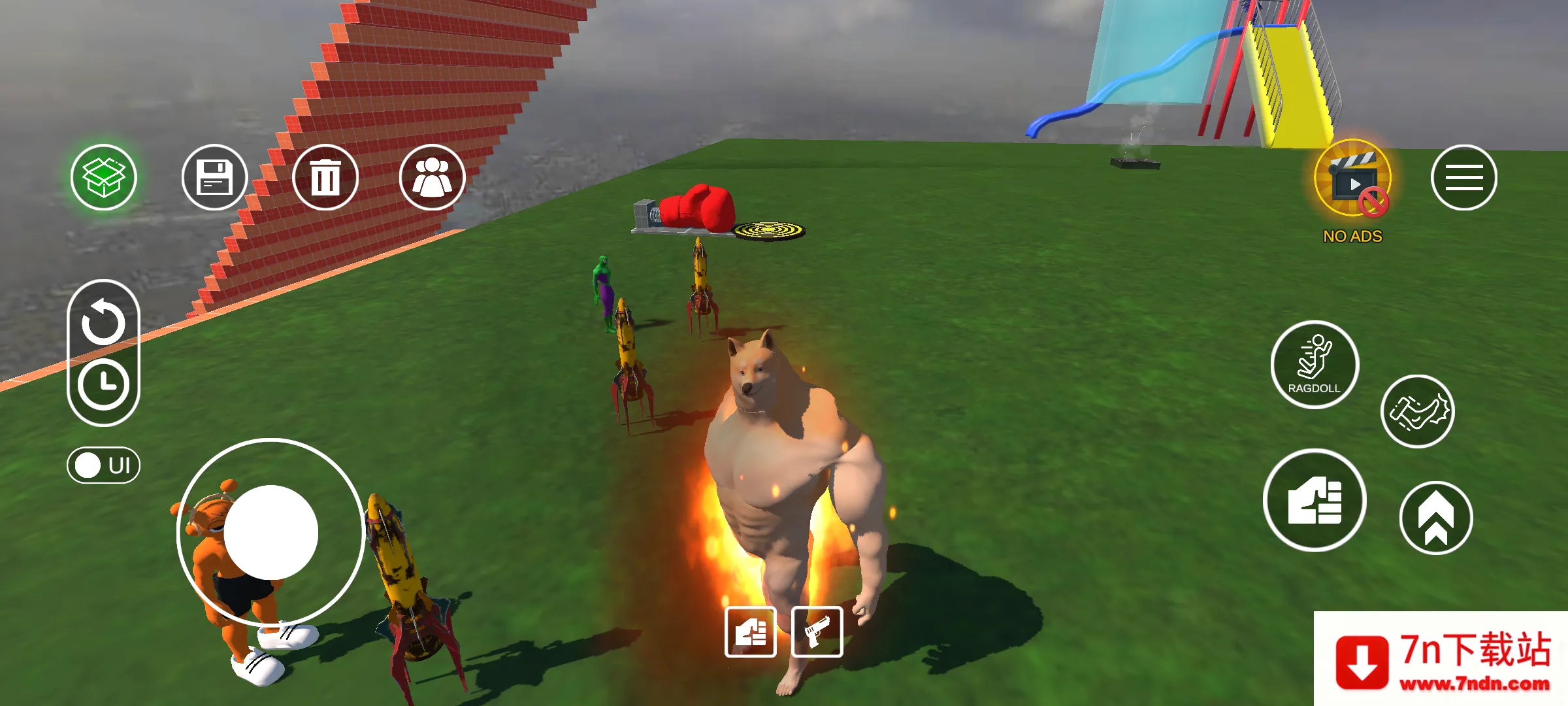The width and height of the screenshot is (1568, 706).
Task: Tap the trash can delete button
Action: tap(325, 177)
